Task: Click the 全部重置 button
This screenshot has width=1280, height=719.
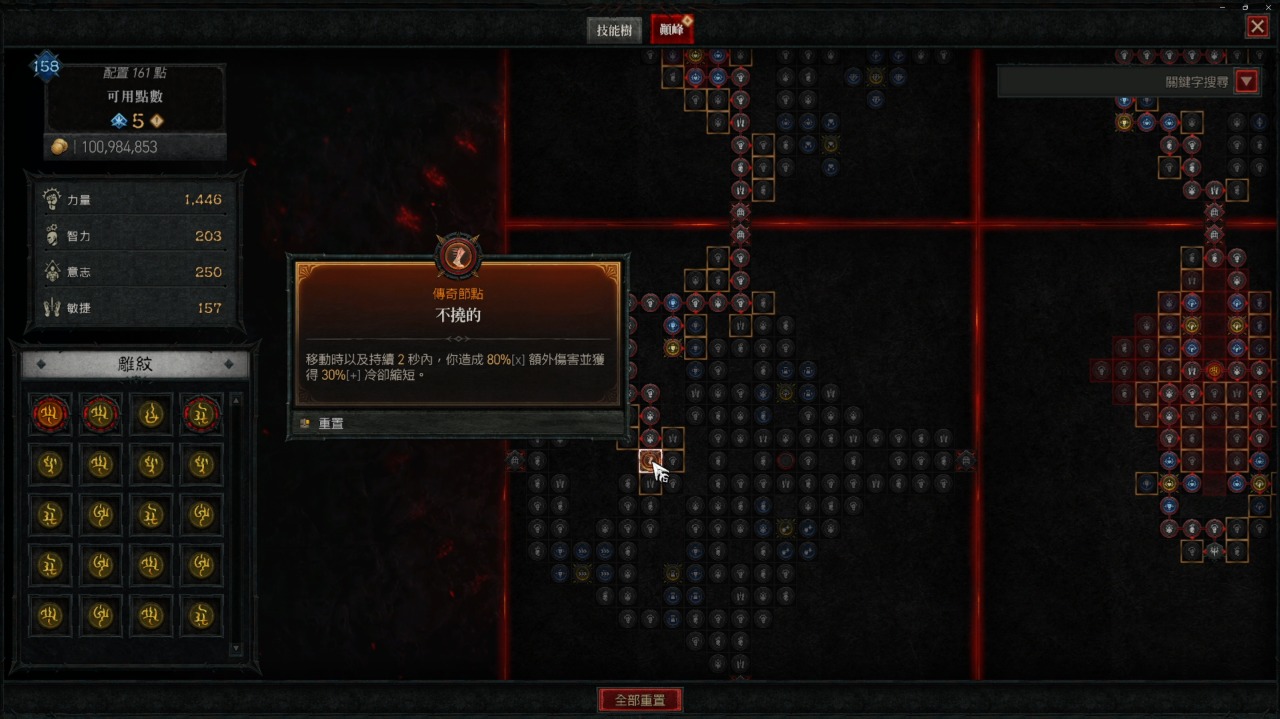Action: (x=640, y=700)
